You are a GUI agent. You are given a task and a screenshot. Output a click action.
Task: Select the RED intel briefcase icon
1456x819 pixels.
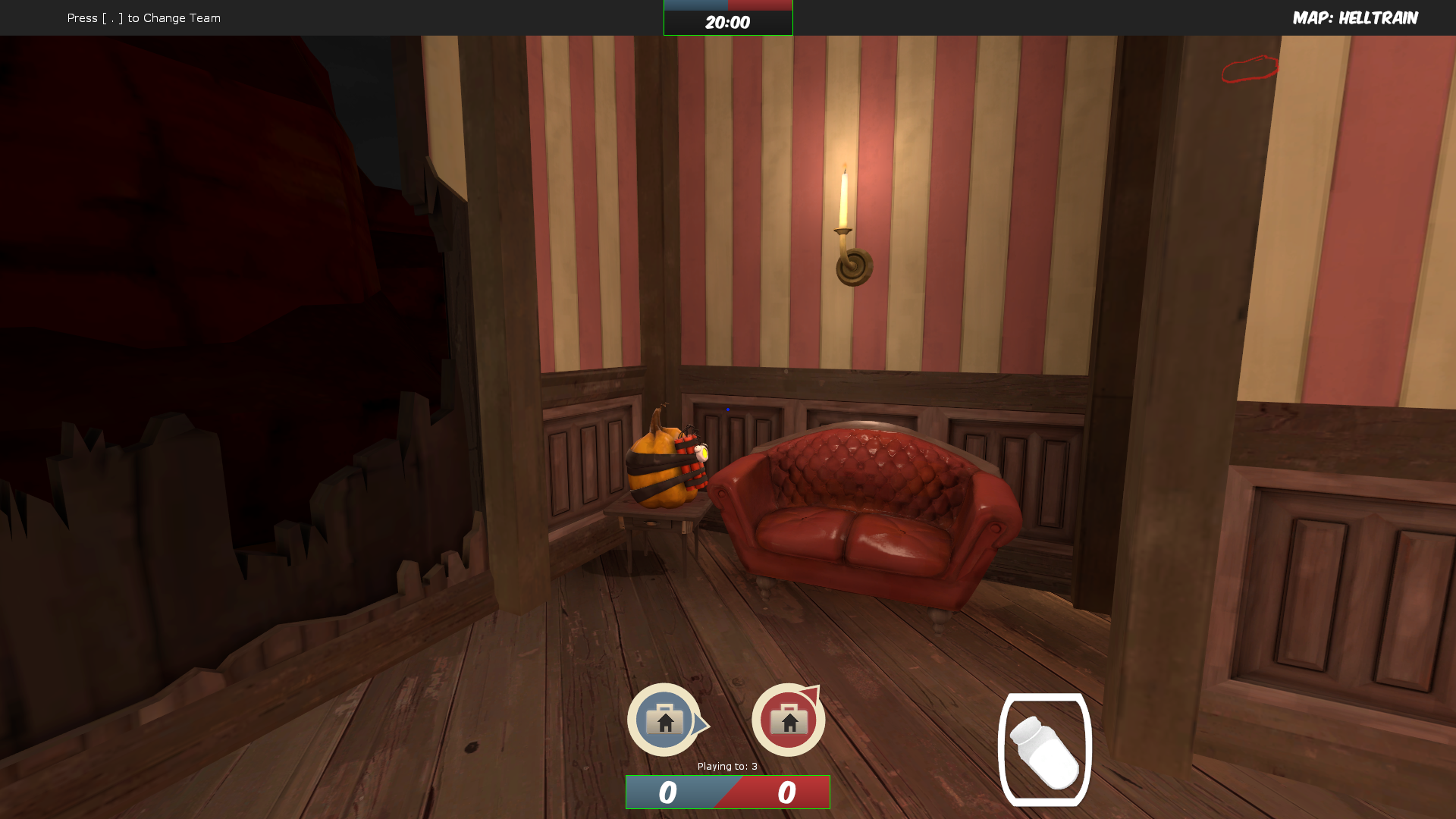tap(788, 719)
